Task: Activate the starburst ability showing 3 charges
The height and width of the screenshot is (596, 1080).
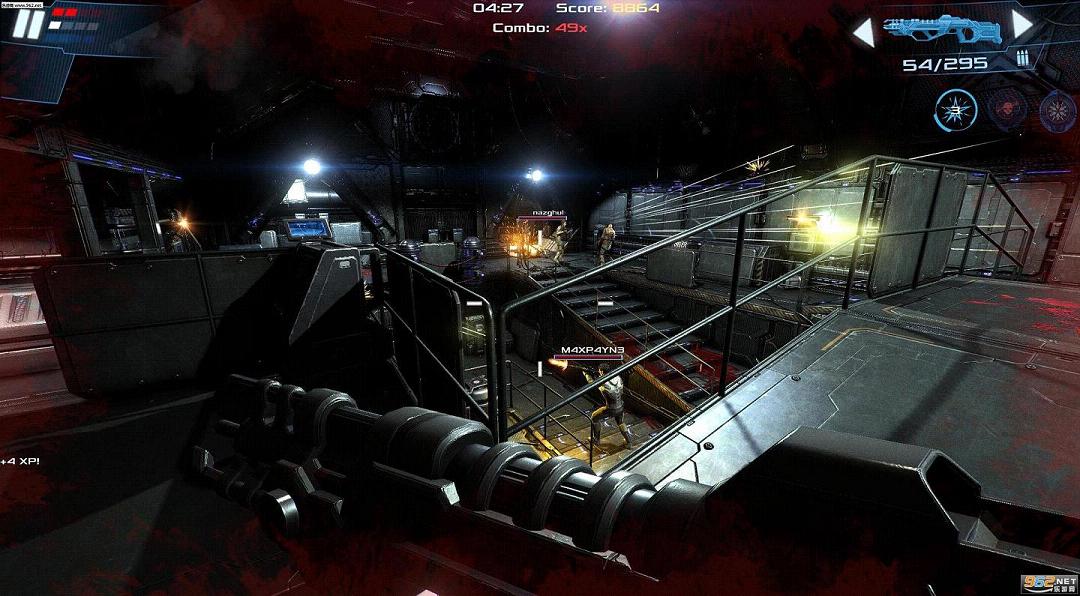Action: point(954,109)
